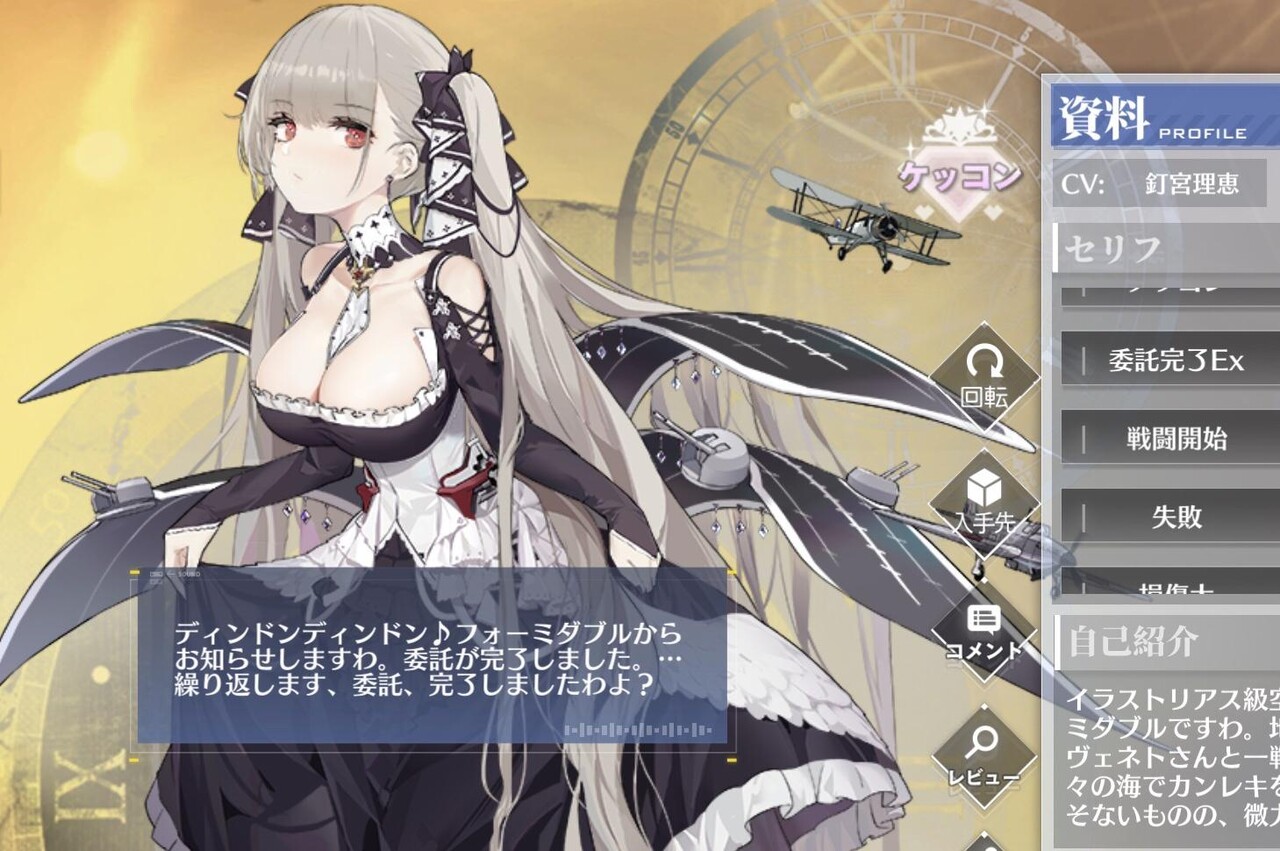Image resolution: width=1280 pixels, height=851 pixels.
Task: Open the コメント speech bubble icon
Action: coord(984,630)
